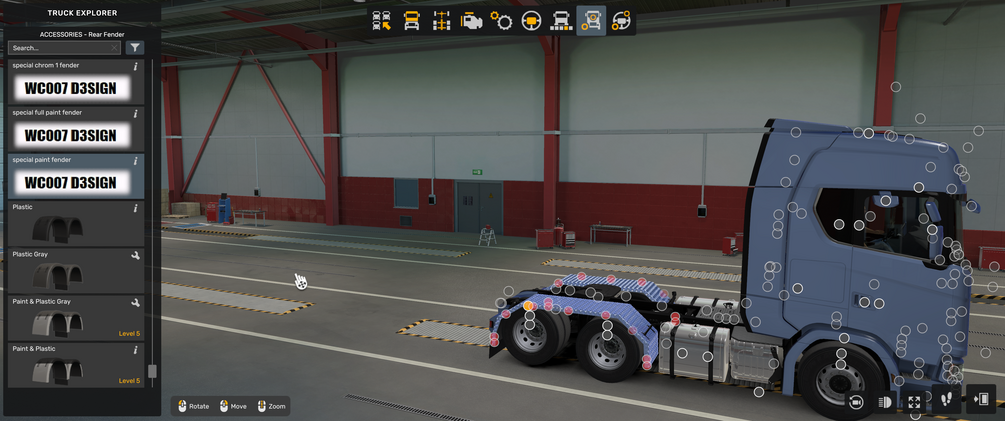This screenshot has height=421, width=1005.
Task: Reset the camera view
Action: (x=856, y=402)
